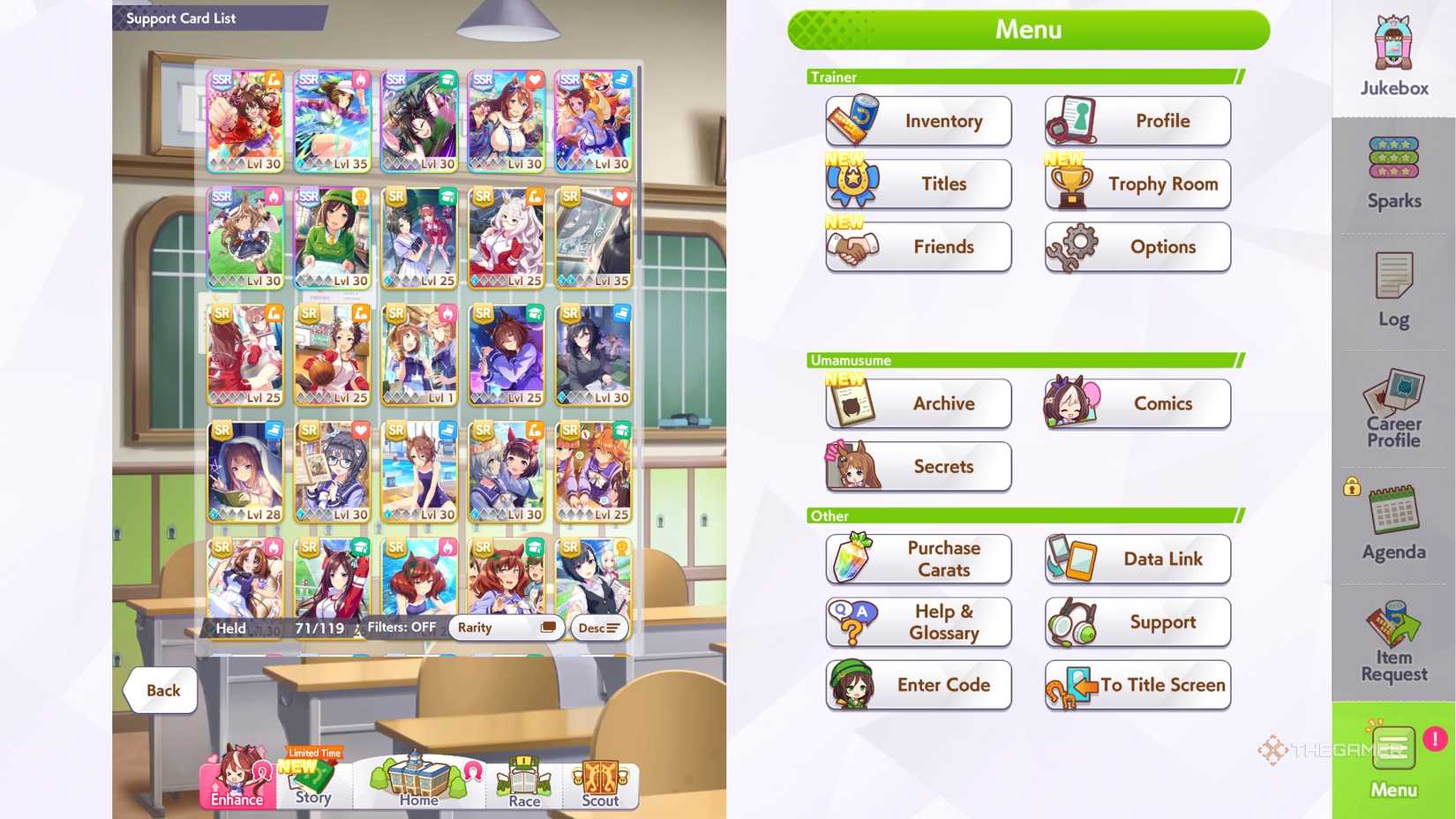
Task: Open the Item Request screen
Action: click(x=1392, y=635)
